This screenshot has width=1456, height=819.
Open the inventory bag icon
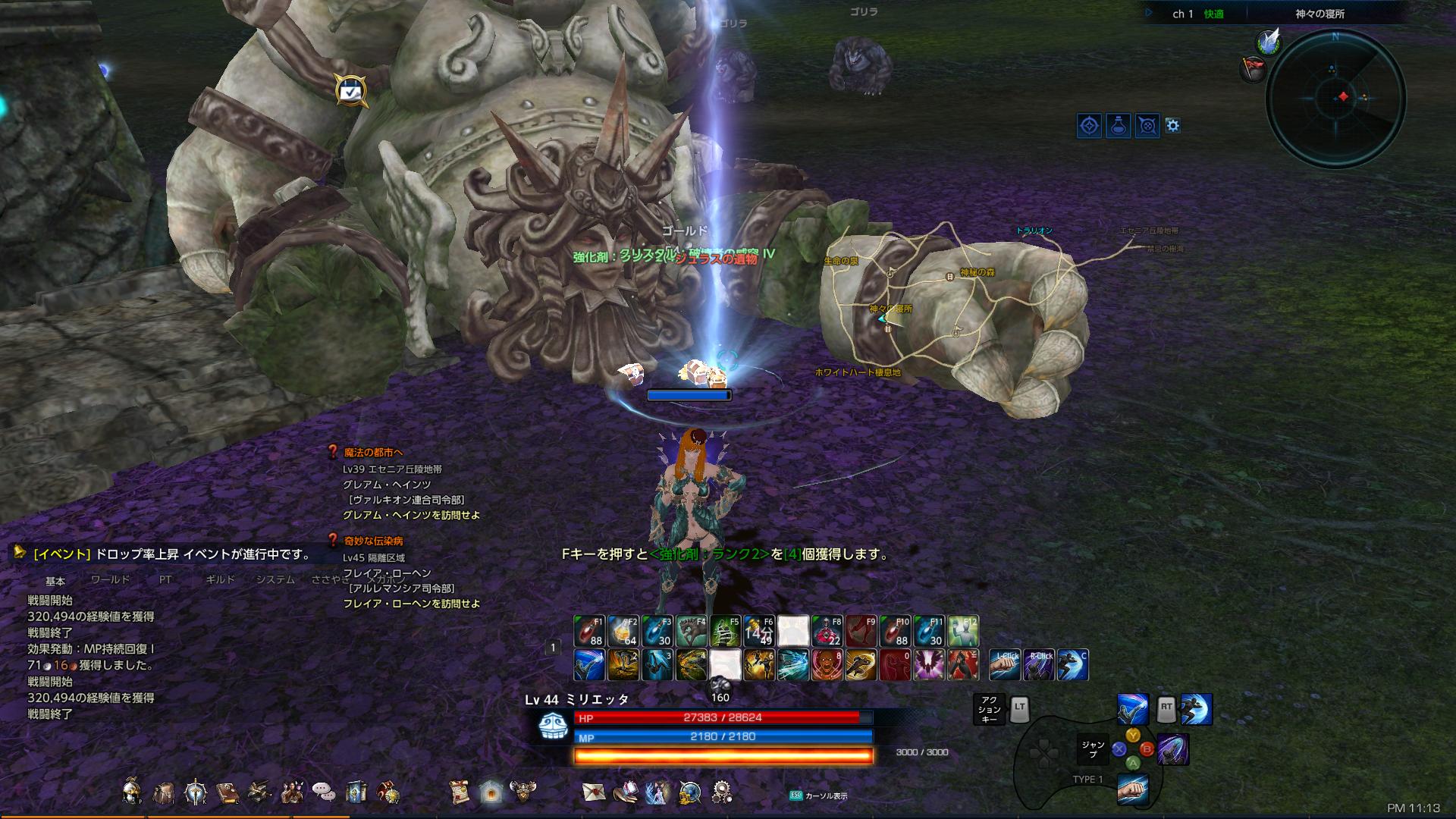pyautogui.click(x=163, y=791)
